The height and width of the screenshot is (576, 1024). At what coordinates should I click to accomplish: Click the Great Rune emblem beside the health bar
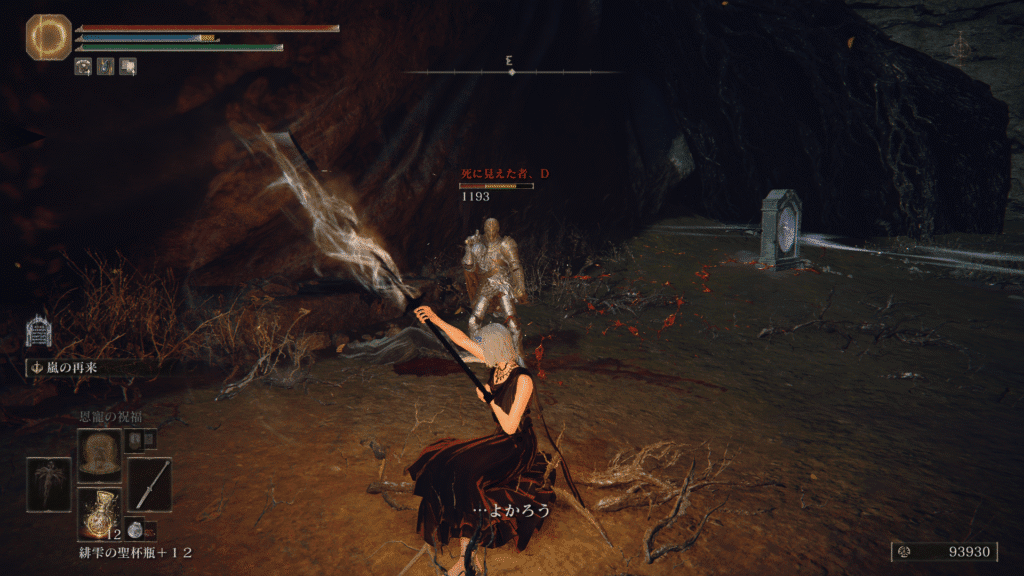pos(47,38)
